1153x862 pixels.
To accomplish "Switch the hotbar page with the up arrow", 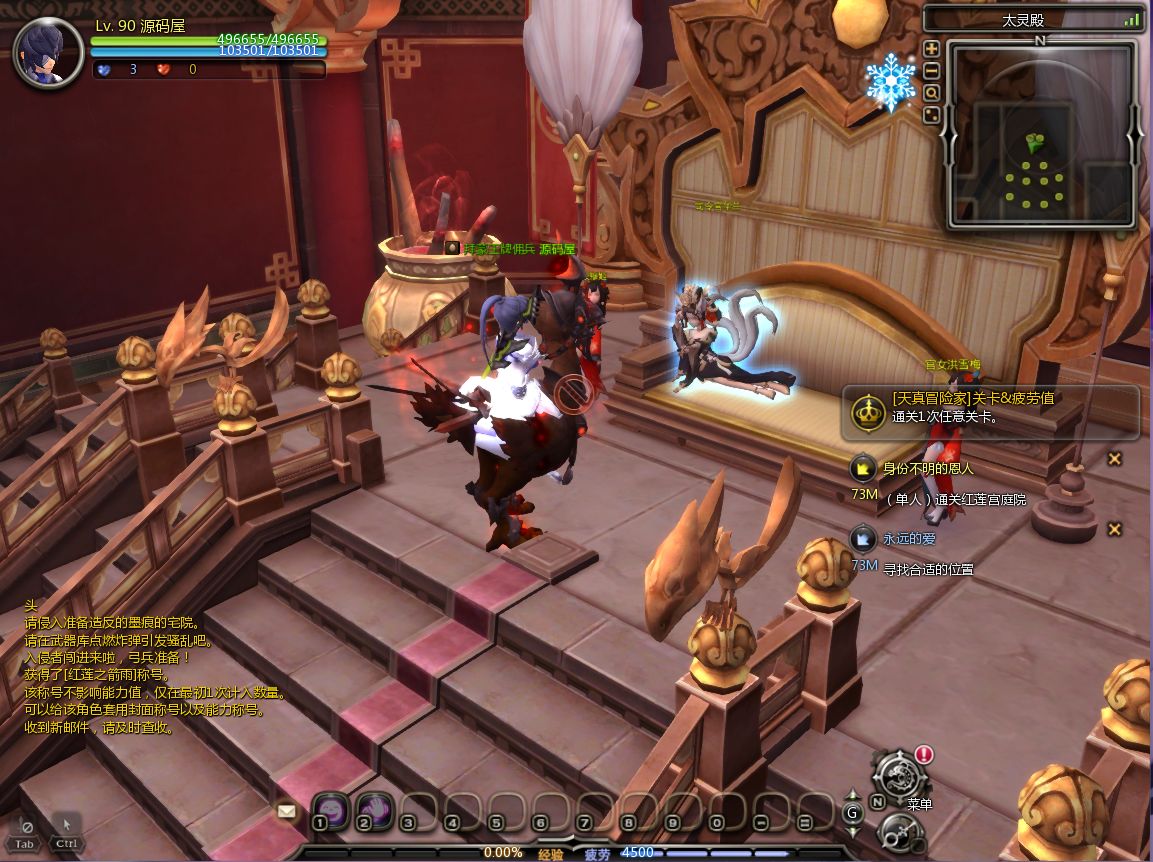I will 853,794.
